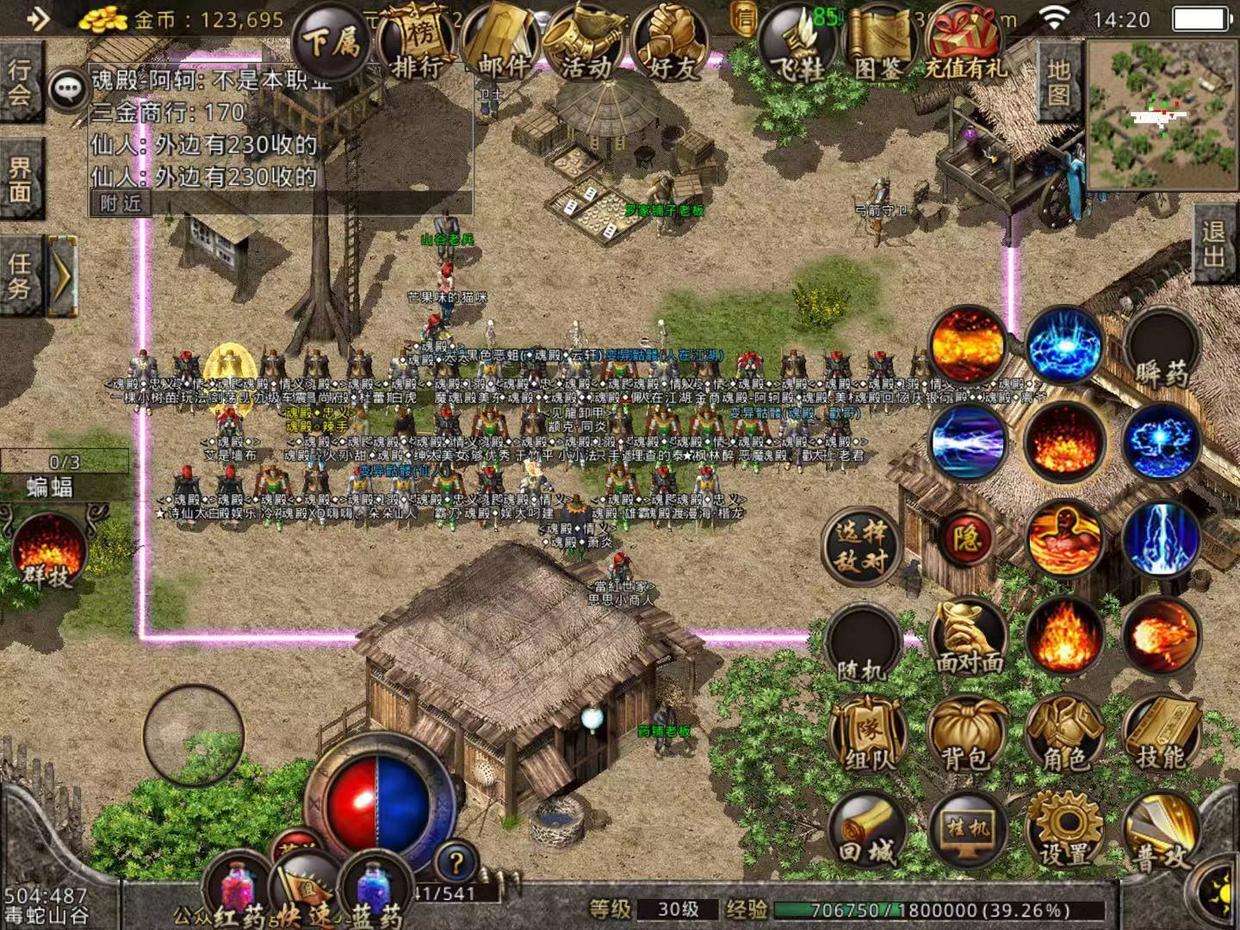Open the 背包 backpack

966,734
